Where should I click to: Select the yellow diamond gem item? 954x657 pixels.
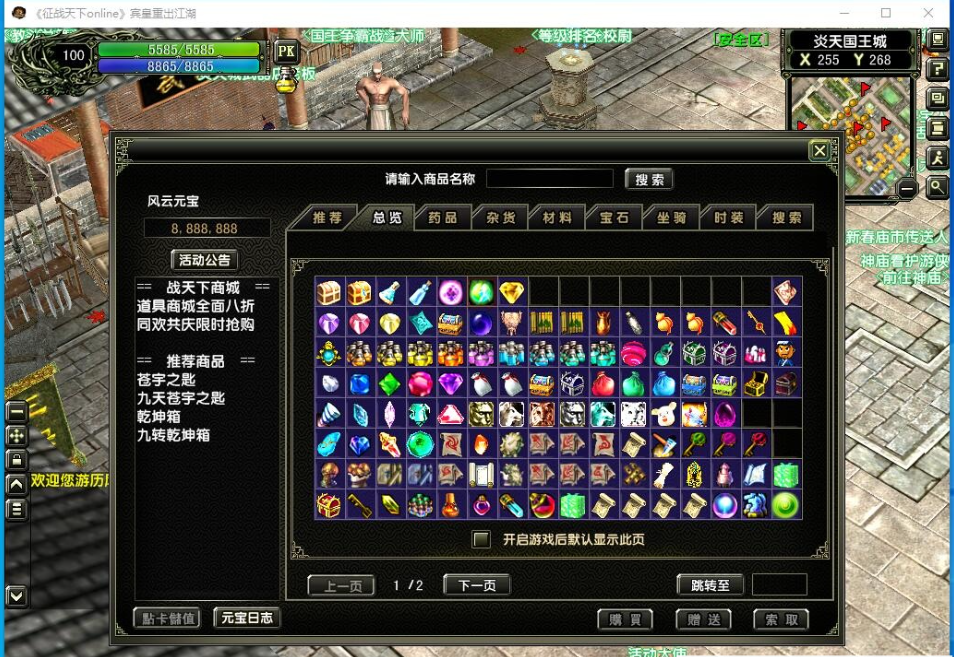click(x=512, y=292)
